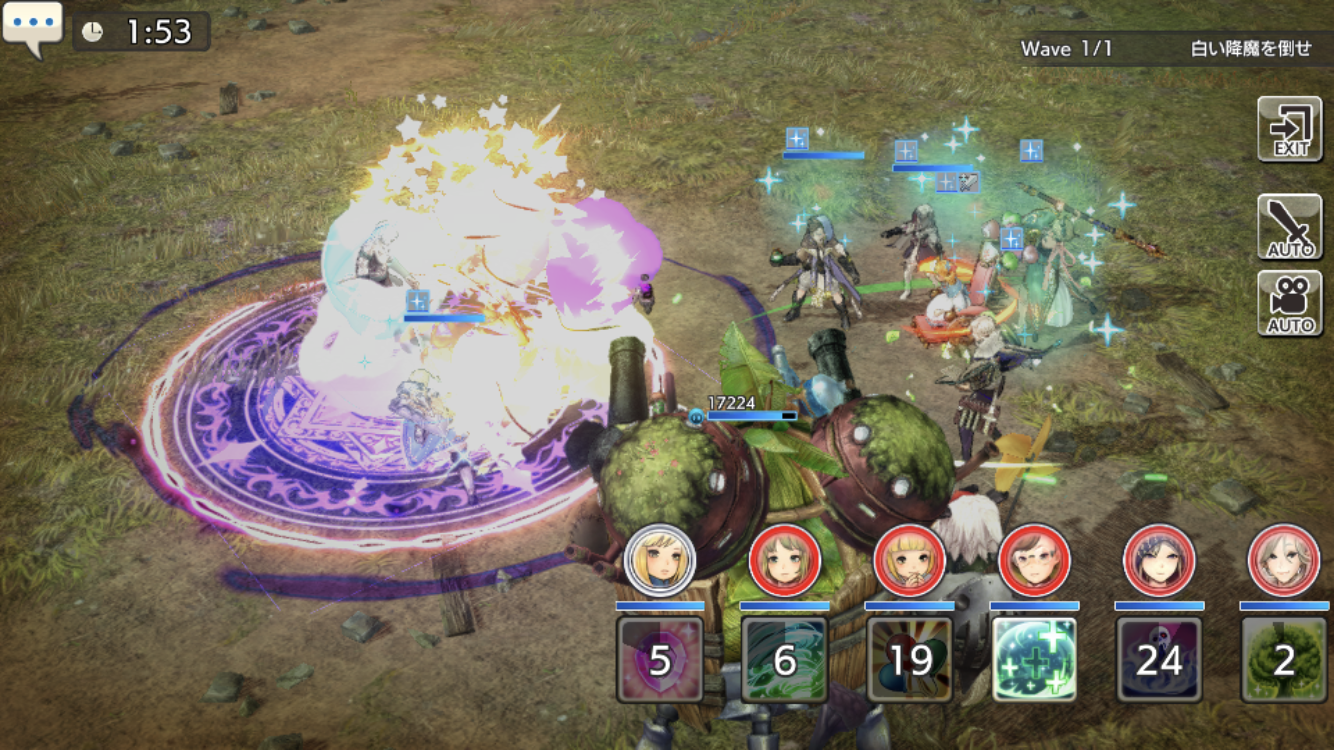Screen dimensions: 1334x750
Task: Toggle the sword AUTO battle button
Action: pos(1290,227)
